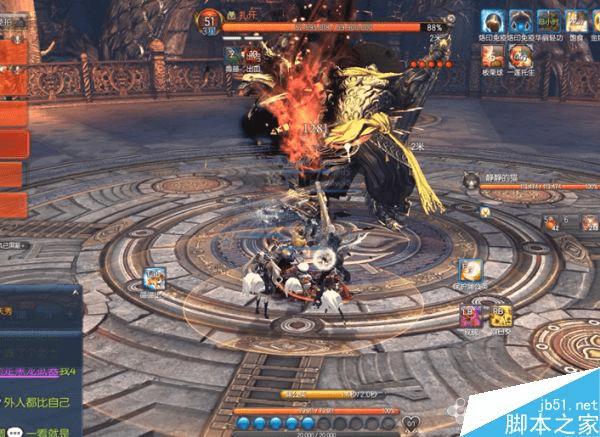Use the pink LB skill icon
The height and width of the screenshot is (437, 600).
(468, 315)
